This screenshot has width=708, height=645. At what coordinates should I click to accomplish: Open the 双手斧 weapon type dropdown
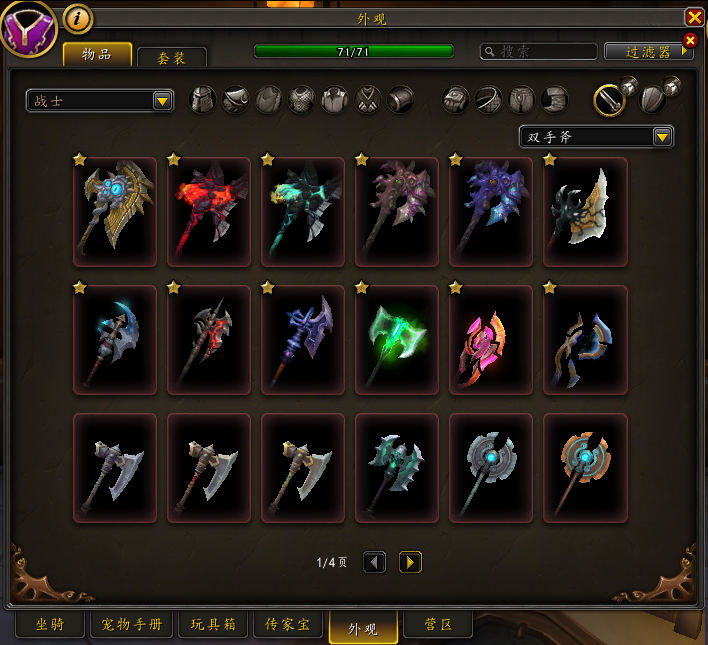pyautogui.click(x=596, y=137)
